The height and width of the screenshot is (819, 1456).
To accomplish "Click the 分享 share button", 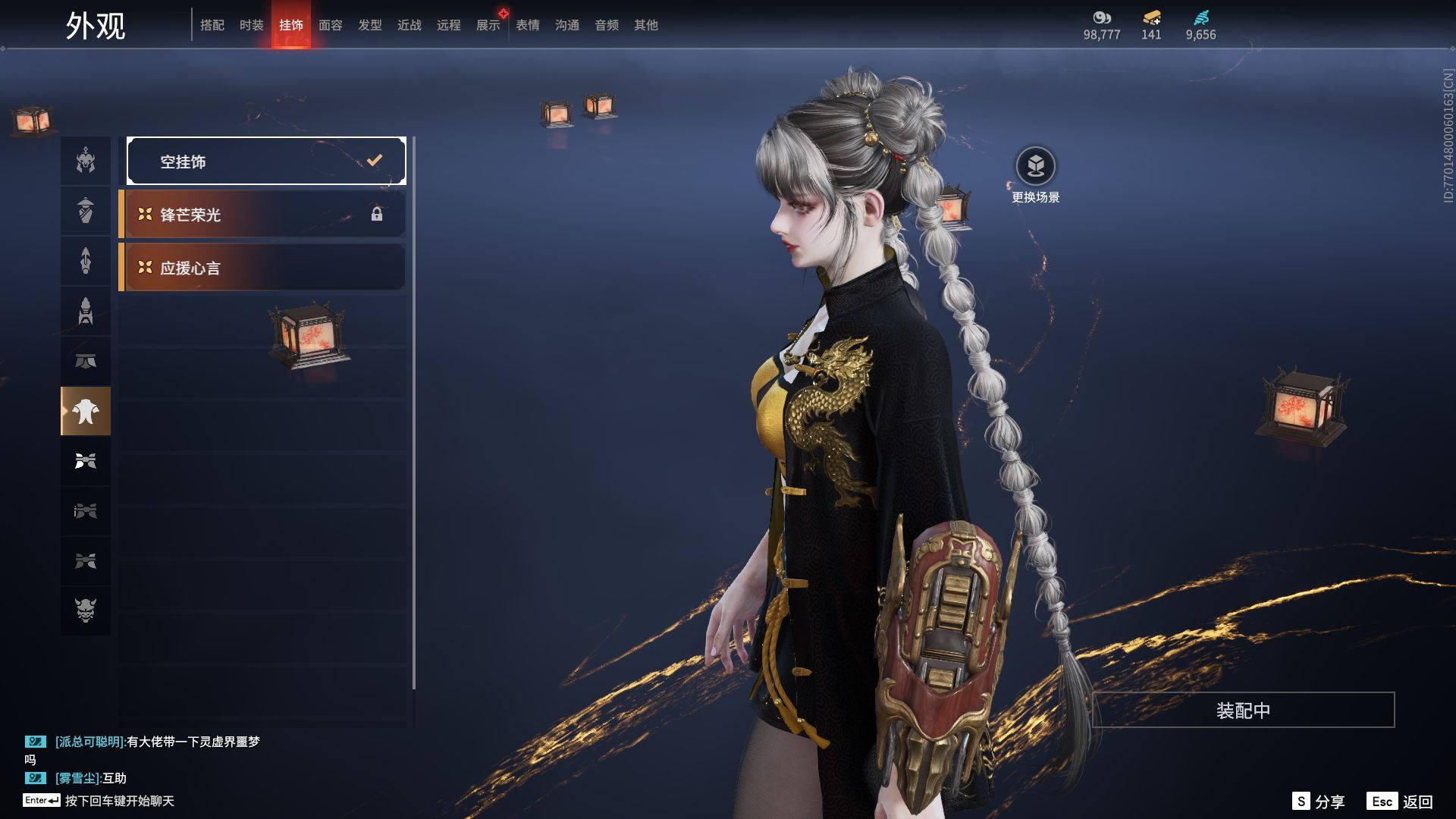I will (1319, 802).
